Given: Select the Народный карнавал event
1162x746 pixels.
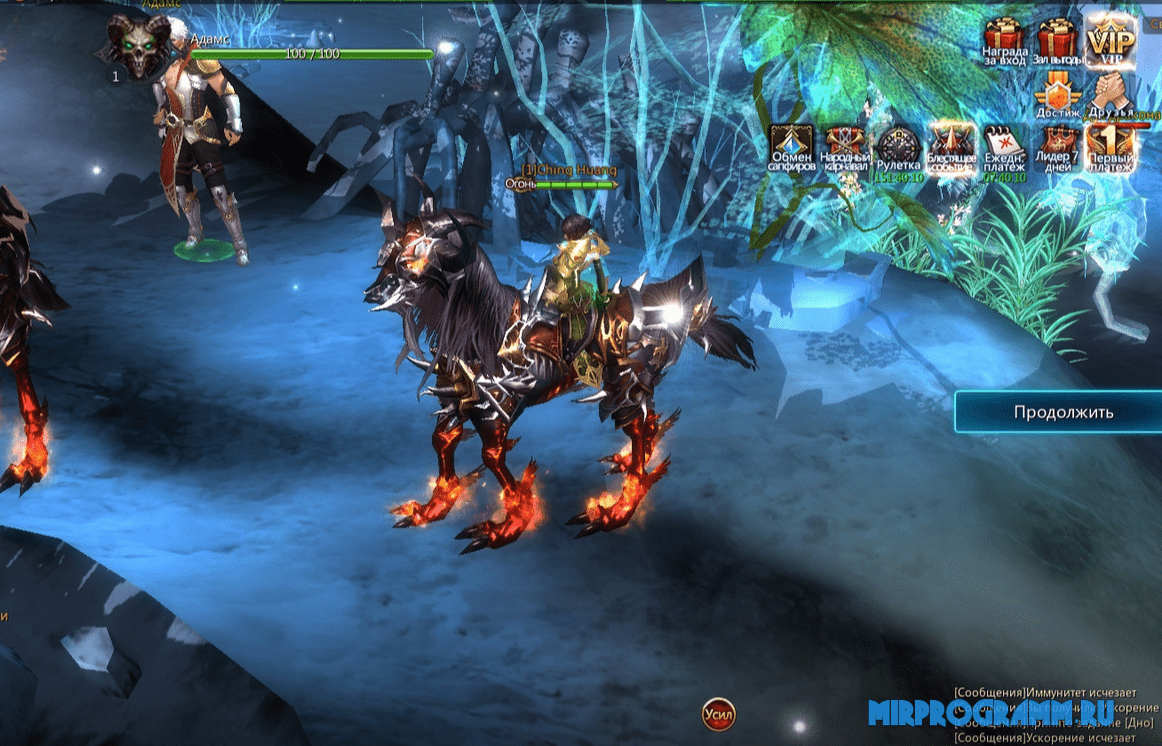Looking at the screenshot, I should point(844,148).
